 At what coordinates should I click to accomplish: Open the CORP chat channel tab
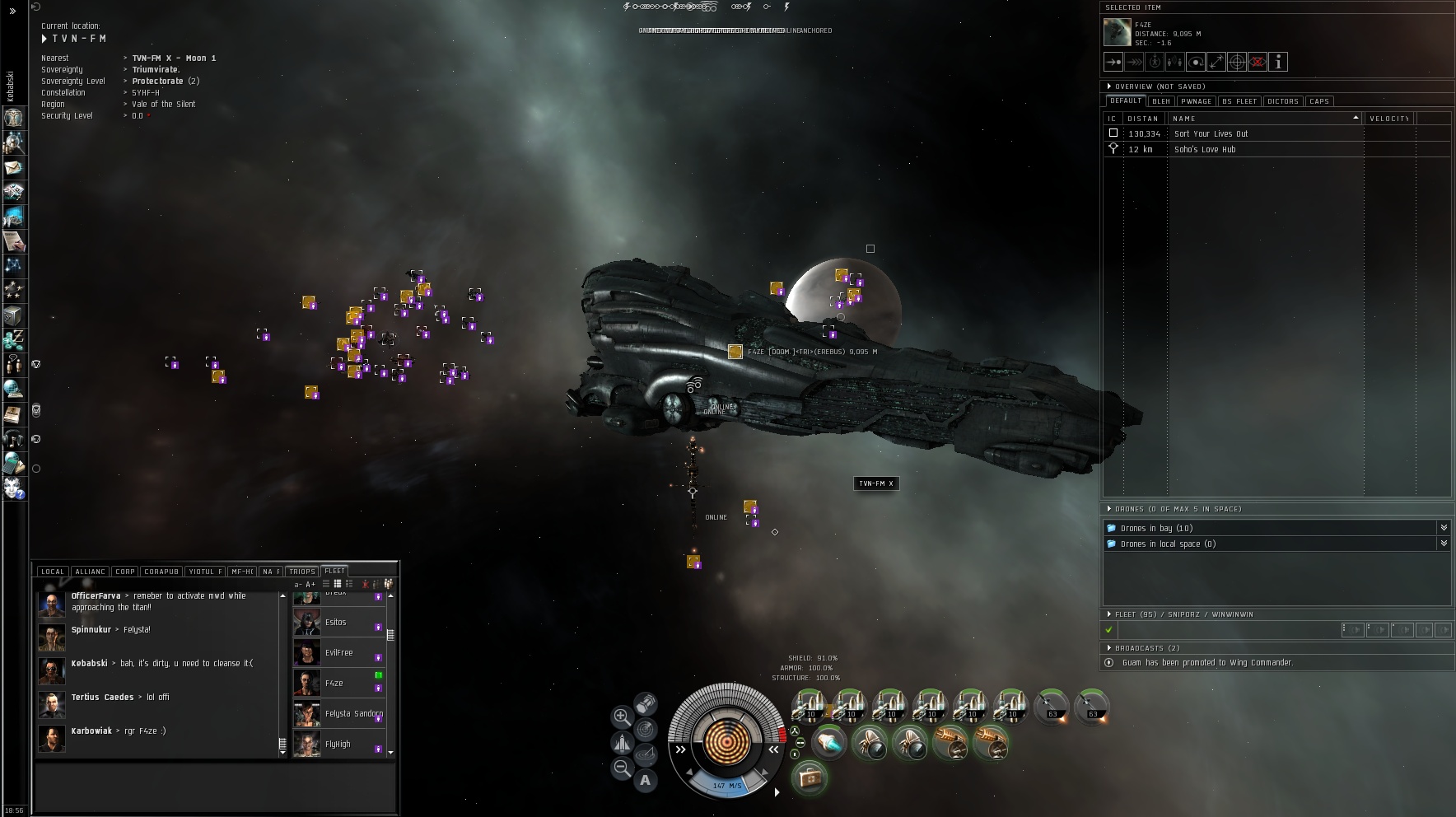[x=125, y=572]
